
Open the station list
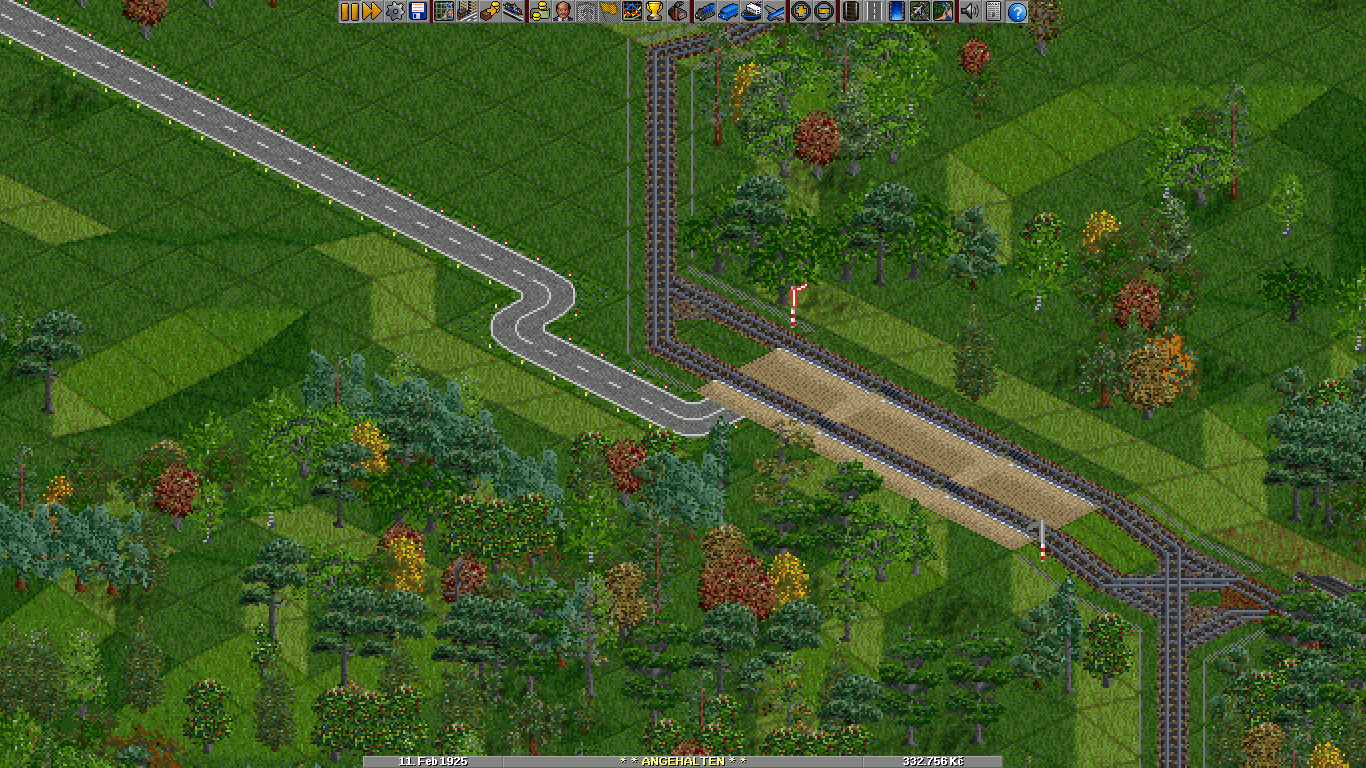[x=513, y=12]
